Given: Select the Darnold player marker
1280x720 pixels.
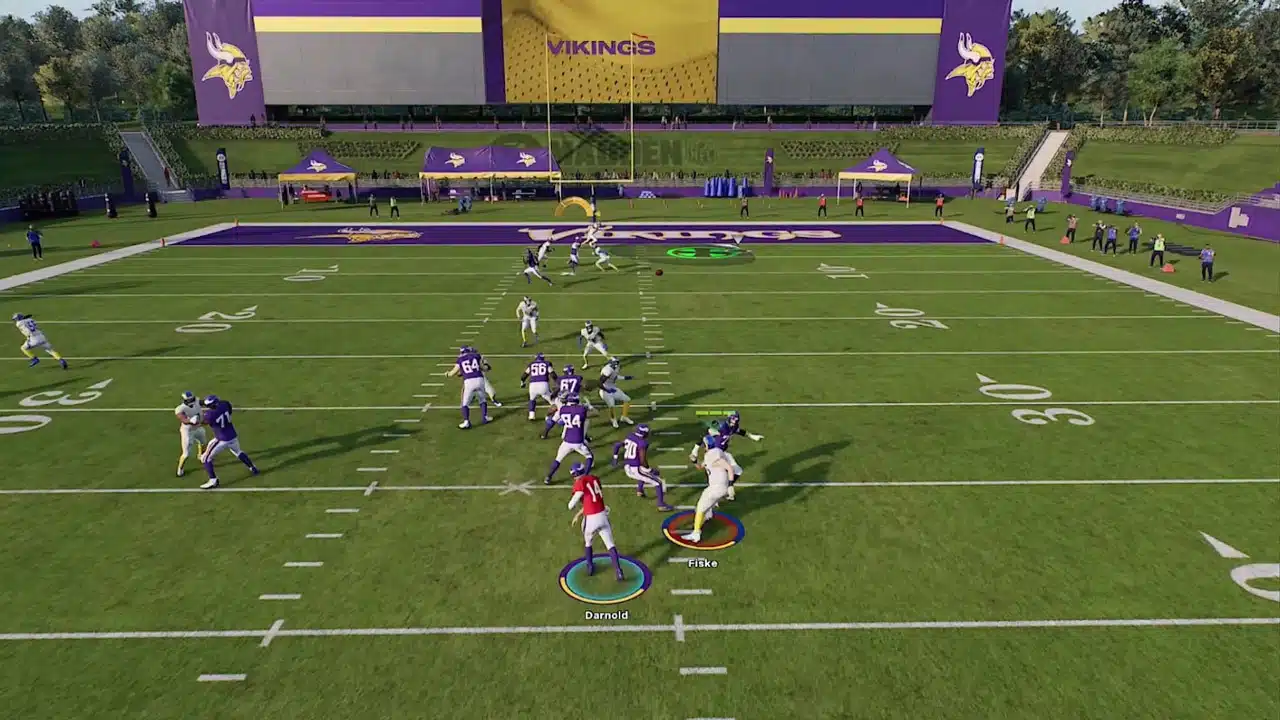Looking at the screenshot, I should coord(605,579).
